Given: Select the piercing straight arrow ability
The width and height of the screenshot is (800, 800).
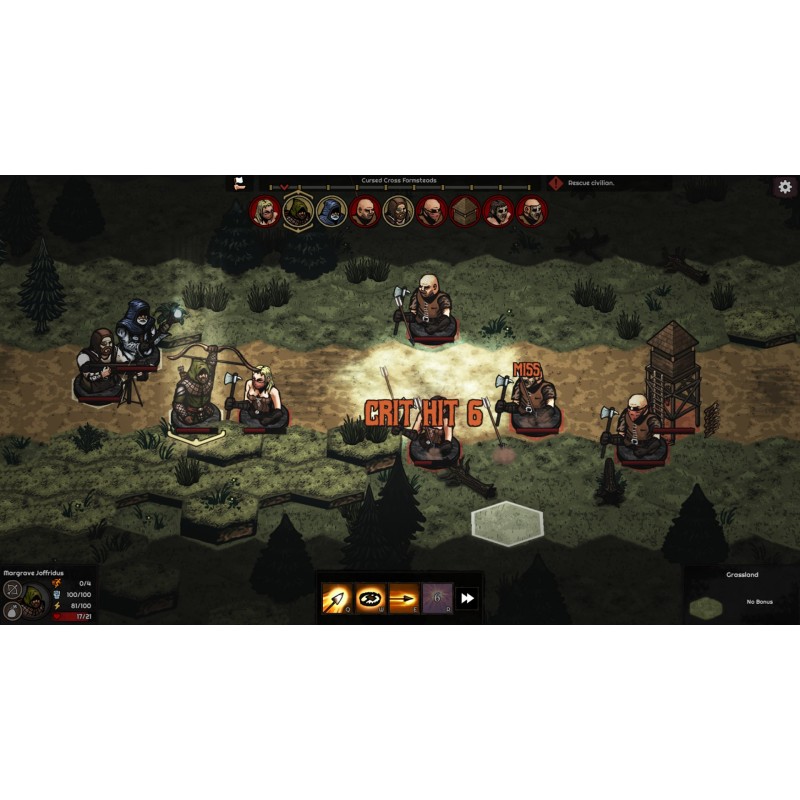Looking at the screenshot, I should (x=403, y=599).
